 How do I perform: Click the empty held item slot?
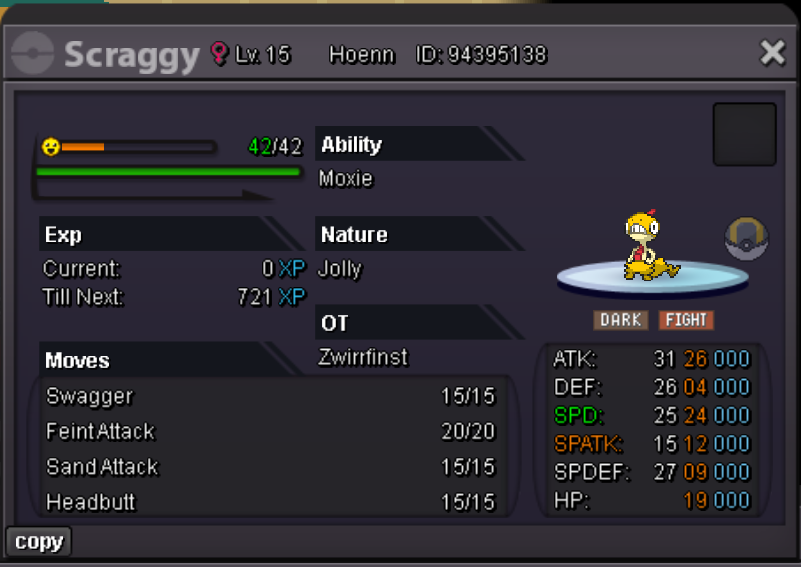coord(744,134)
